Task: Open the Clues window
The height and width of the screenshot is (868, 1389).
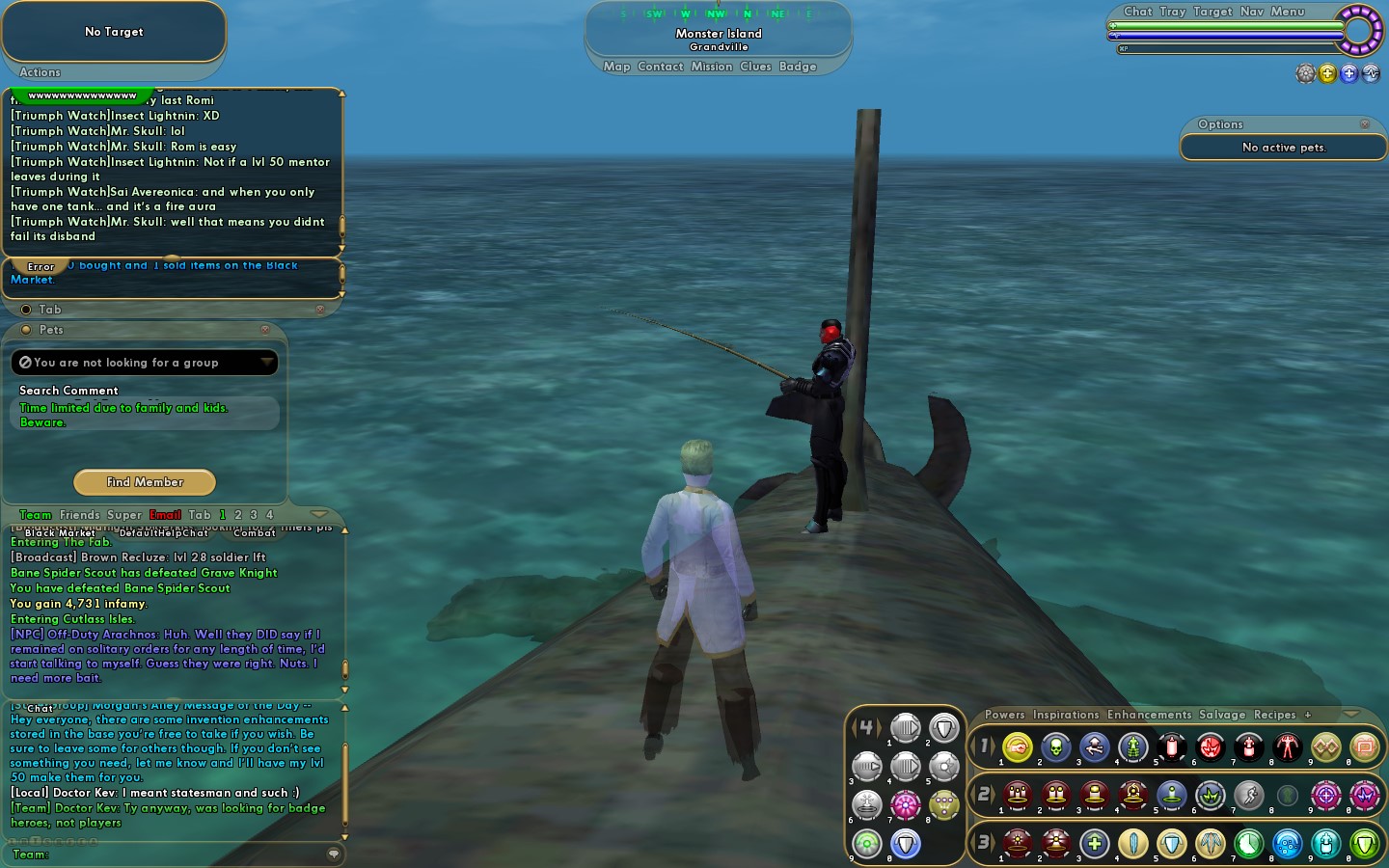Action: [755, 67]
